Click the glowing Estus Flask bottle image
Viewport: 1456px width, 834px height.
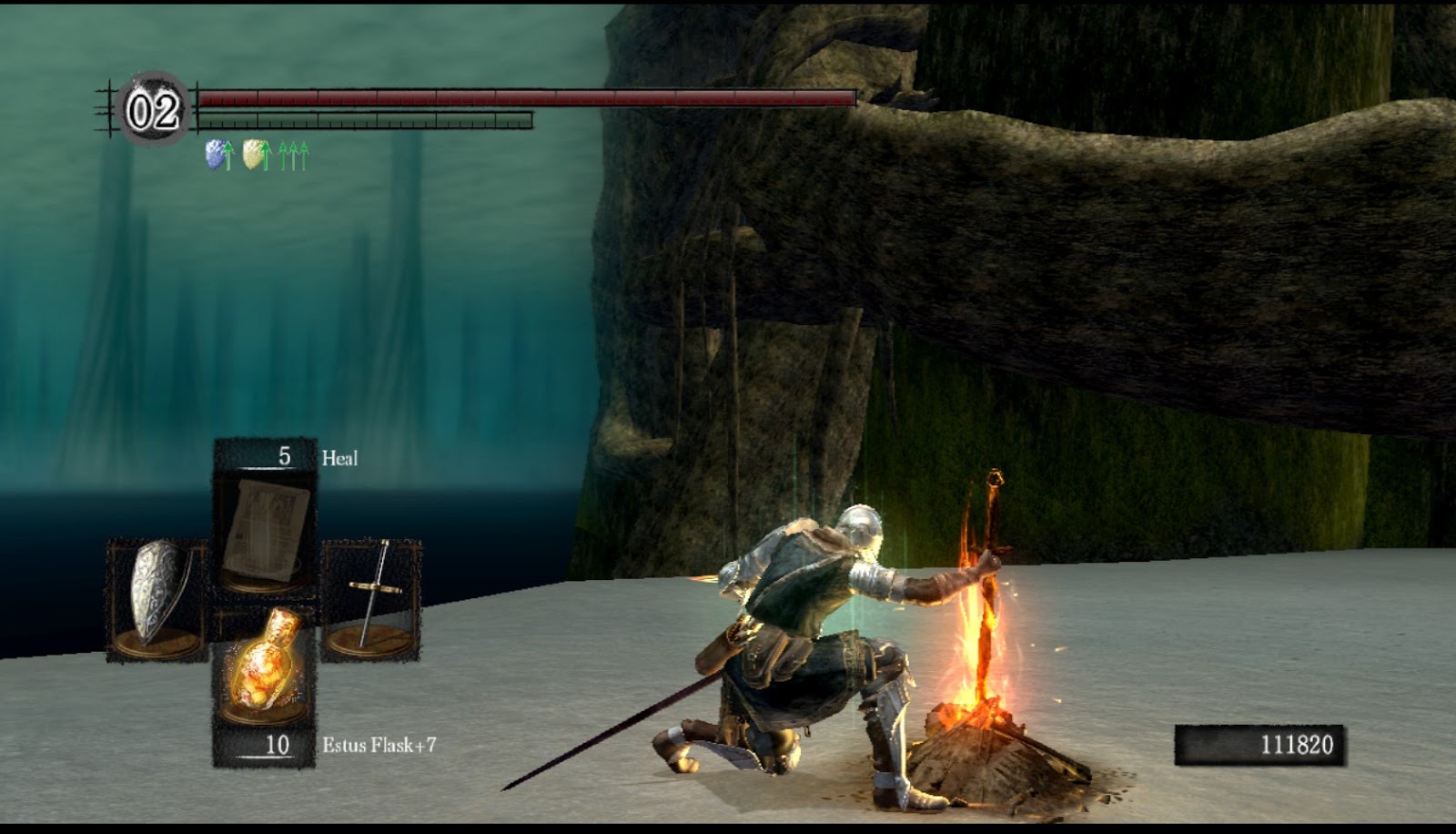click(x=267, y=669)
